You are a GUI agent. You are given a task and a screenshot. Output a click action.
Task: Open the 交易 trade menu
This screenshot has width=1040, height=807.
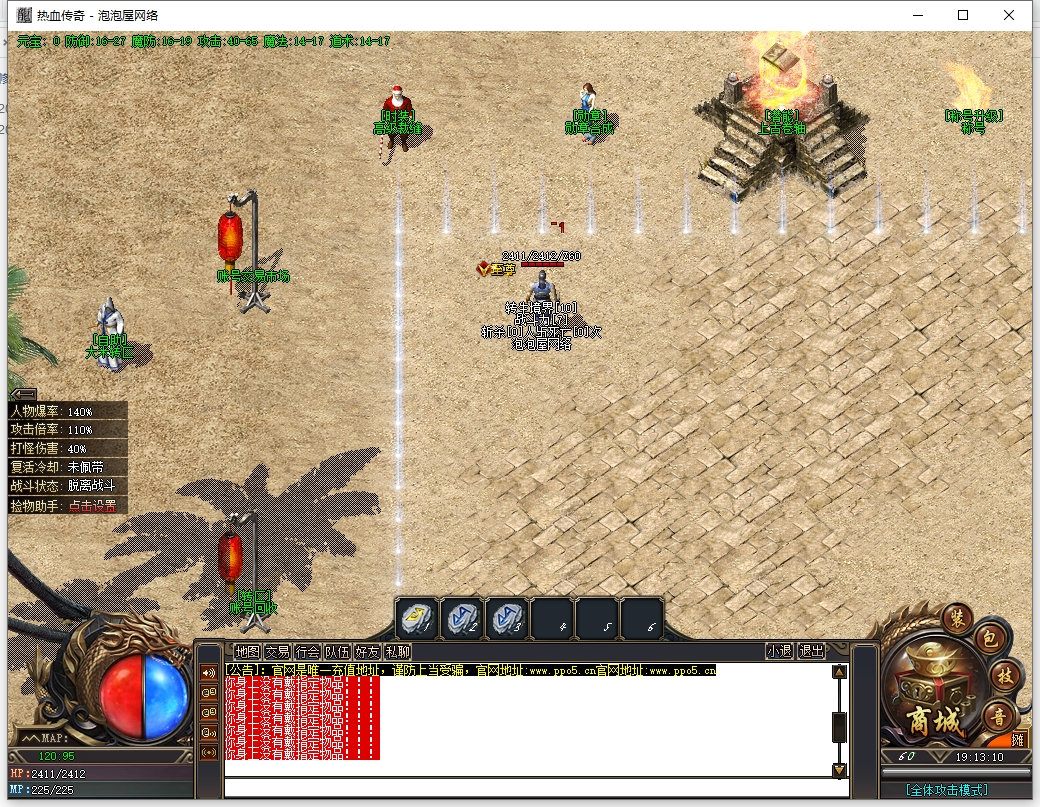click(277, 651)
